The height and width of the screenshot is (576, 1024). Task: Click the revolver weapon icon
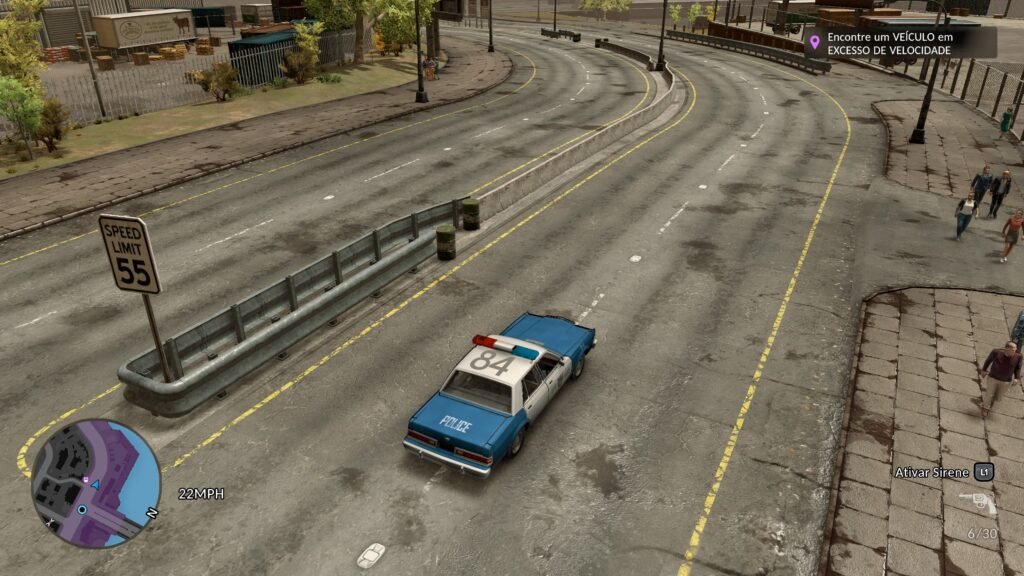pos(977,502)
